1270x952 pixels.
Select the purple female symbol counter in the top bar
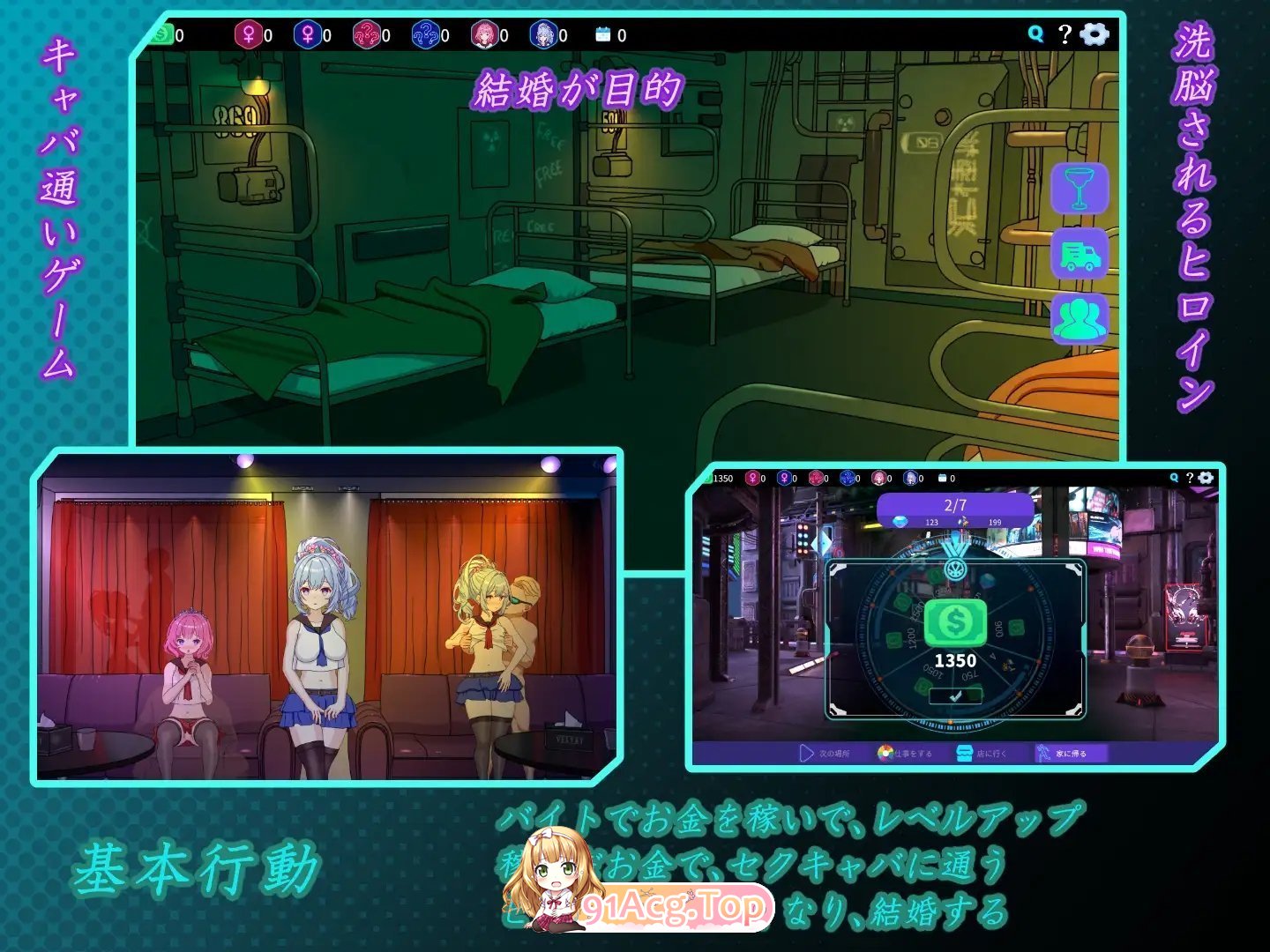tap(309, 35)
